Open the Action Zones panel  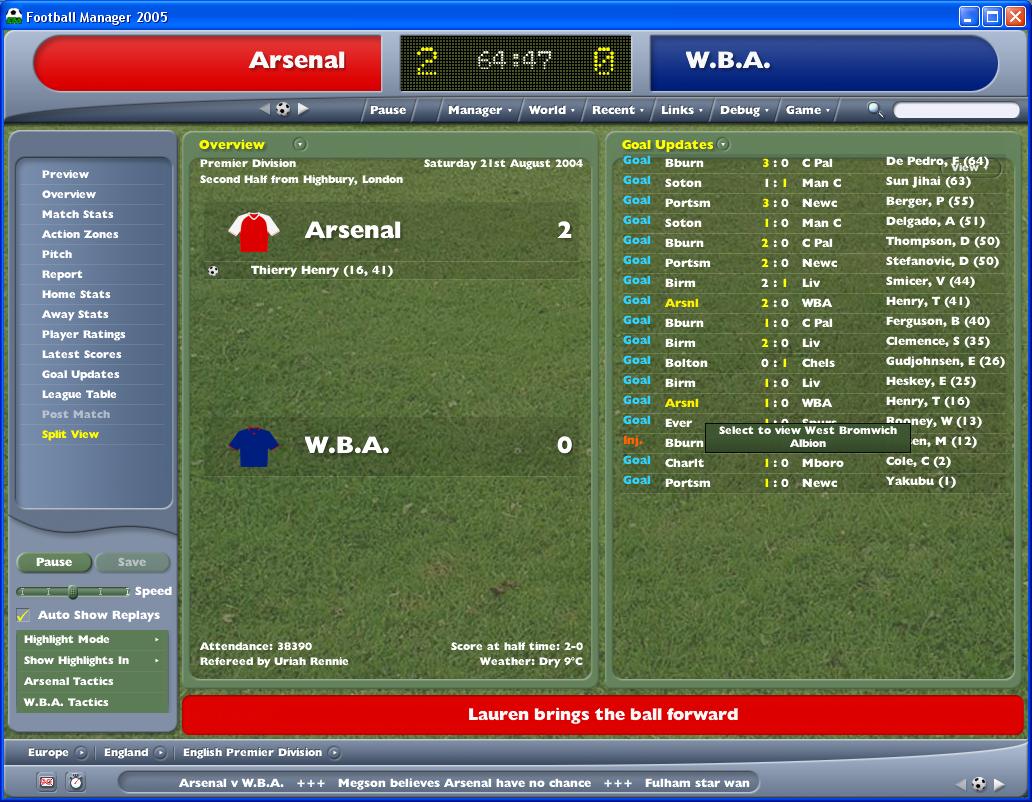click(80, 234)
